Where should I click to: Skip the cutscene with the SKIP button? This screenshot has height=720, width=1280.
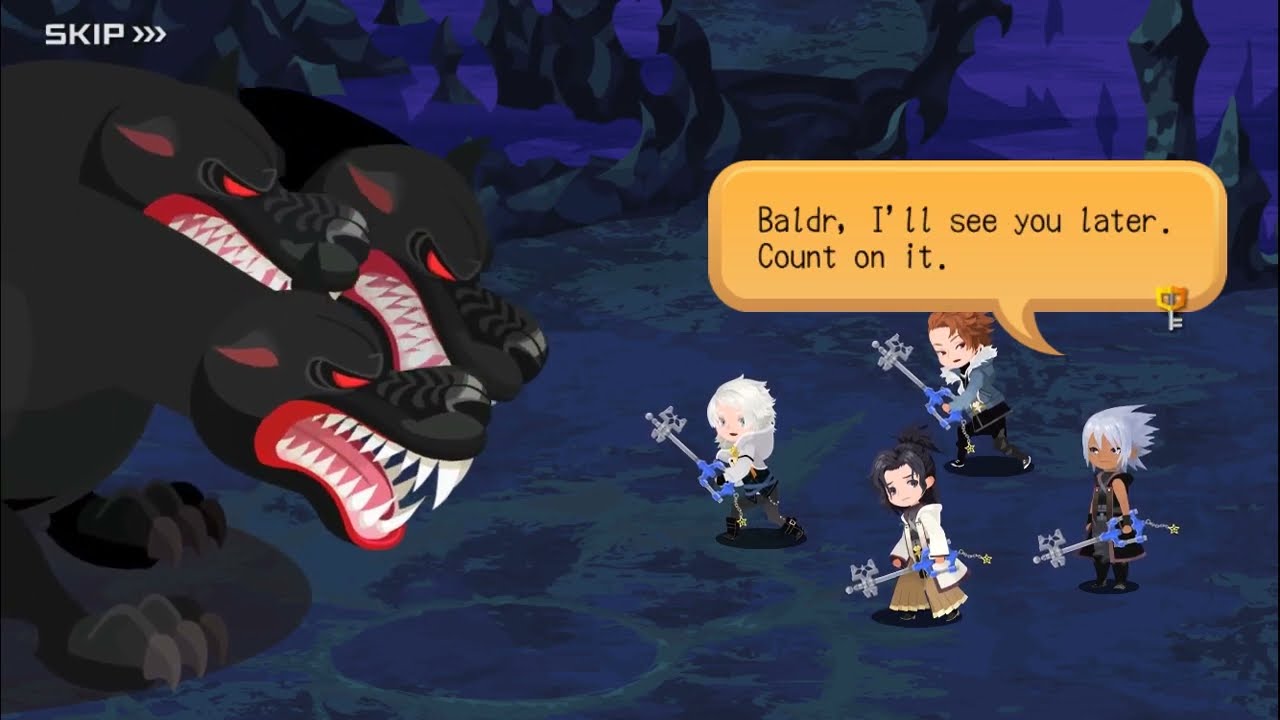(x=105, y=35)
